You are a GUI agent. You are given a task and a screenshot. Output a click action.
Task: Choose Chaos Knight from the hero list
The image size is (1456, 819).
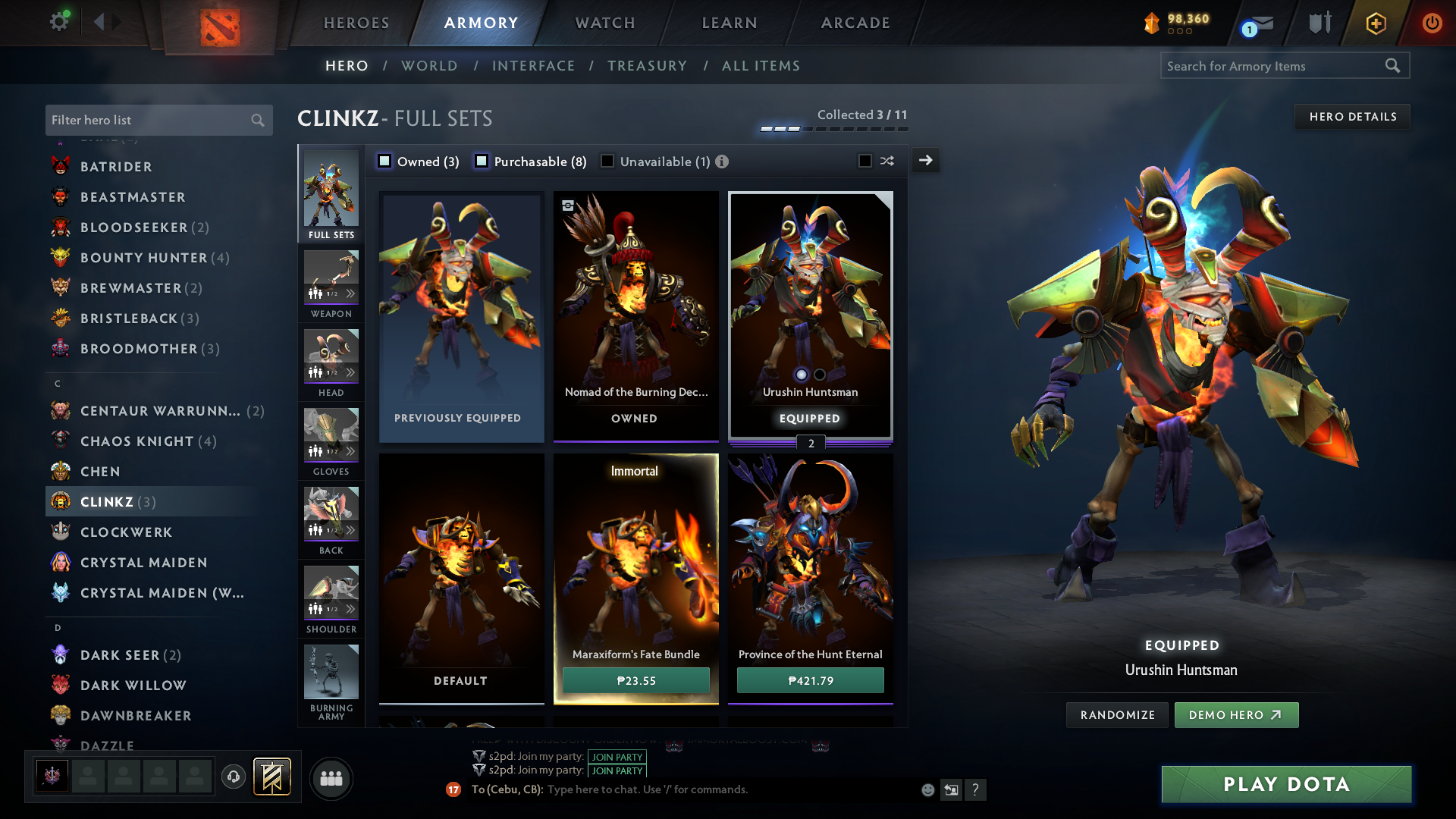click(137, 441)
